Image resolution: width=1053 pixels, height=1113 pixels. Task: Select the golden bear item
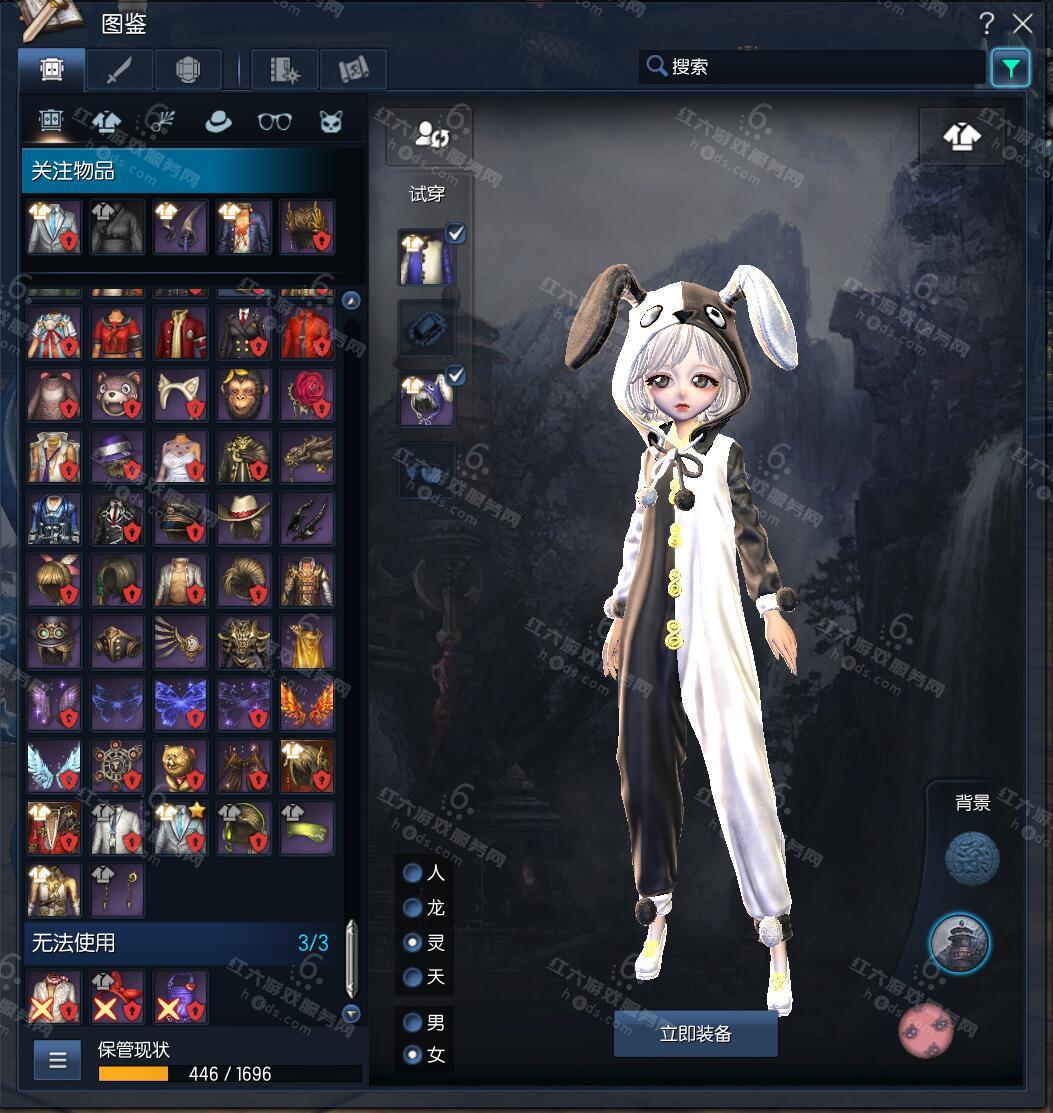[x=180, y=766]
